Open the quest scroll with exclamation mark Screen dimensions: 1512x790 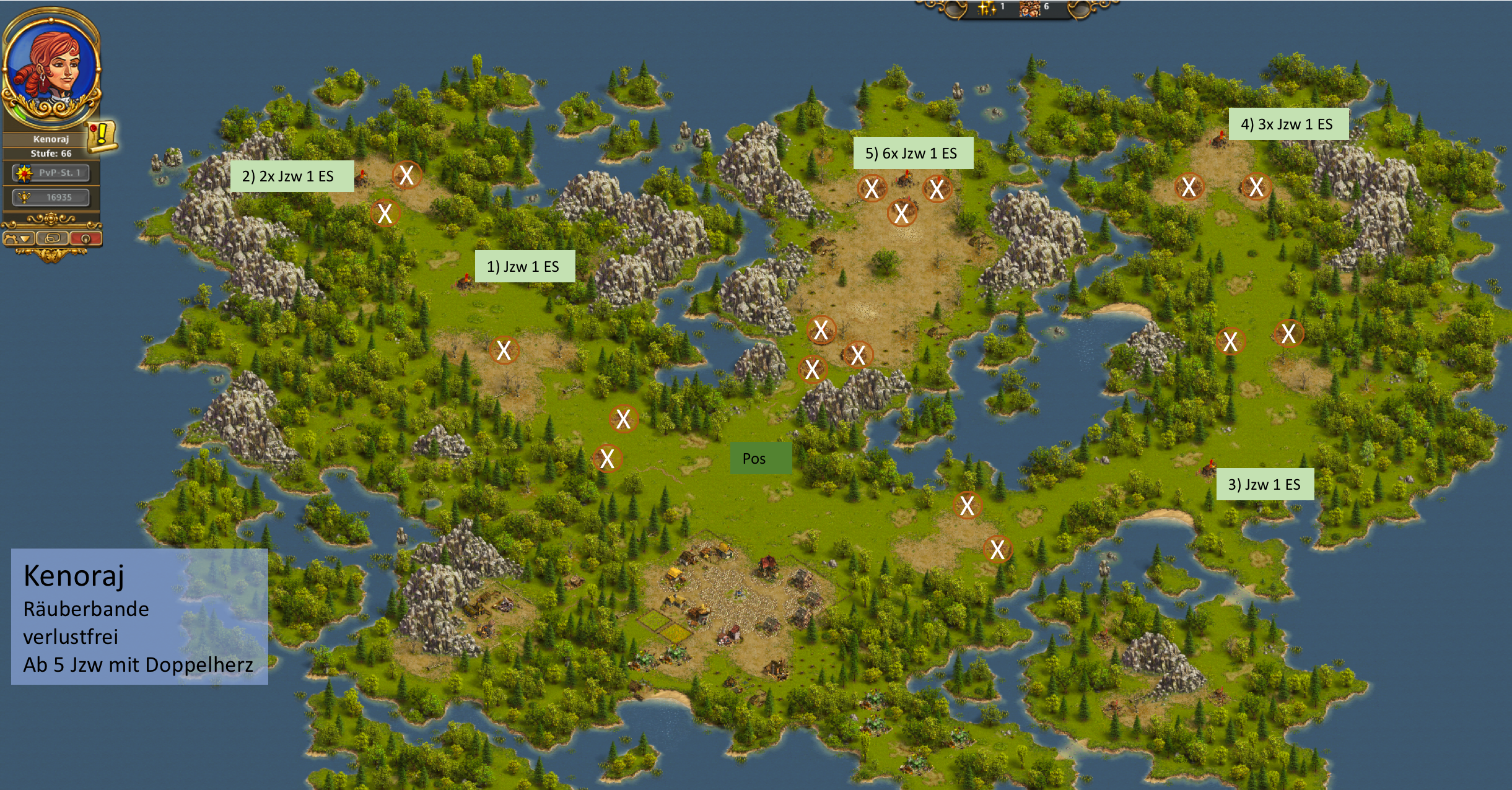[x=101, y=136]
